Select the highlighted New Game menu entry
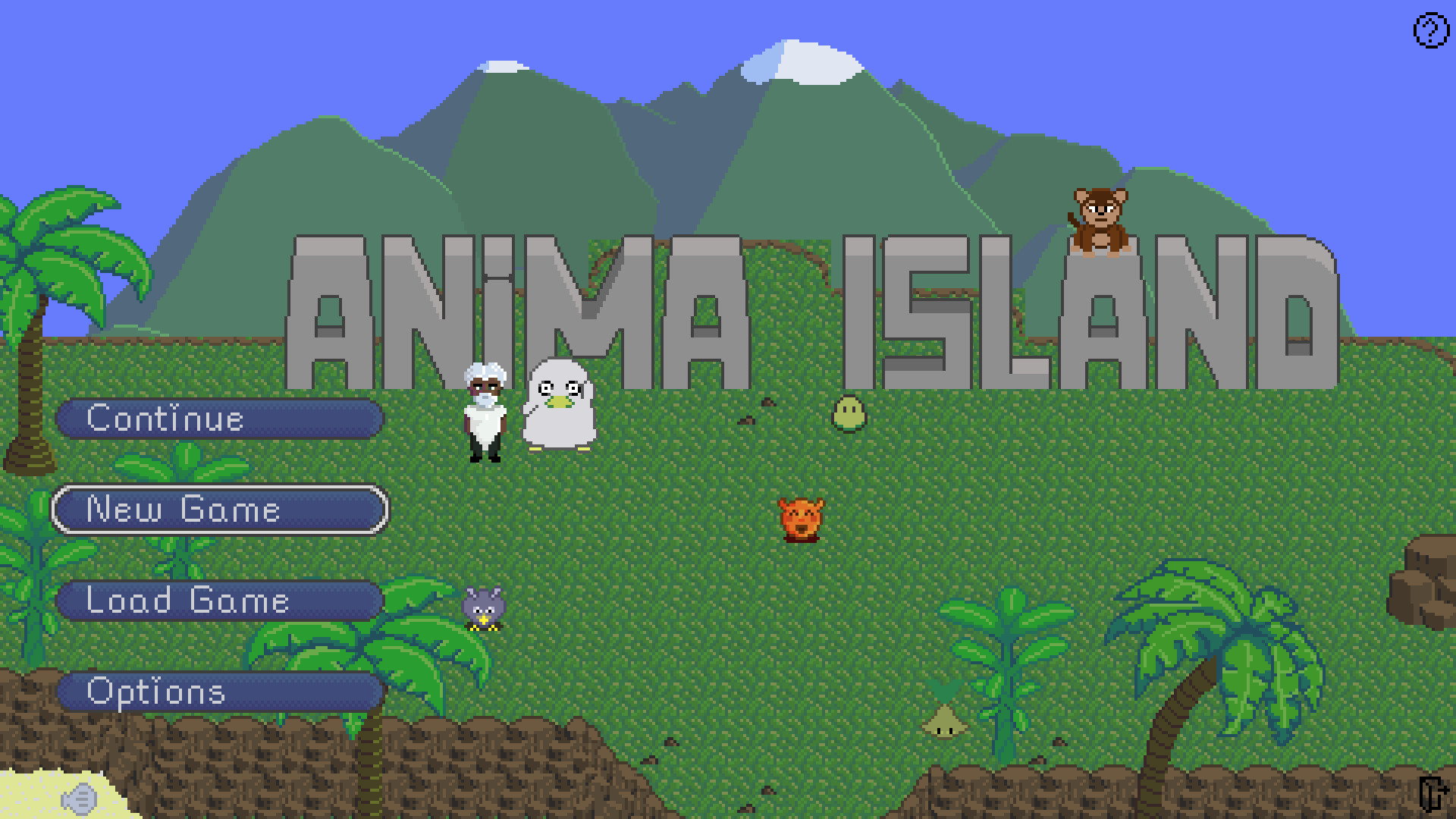Screen dimensions: 1456x819 [x=219, y=510]
